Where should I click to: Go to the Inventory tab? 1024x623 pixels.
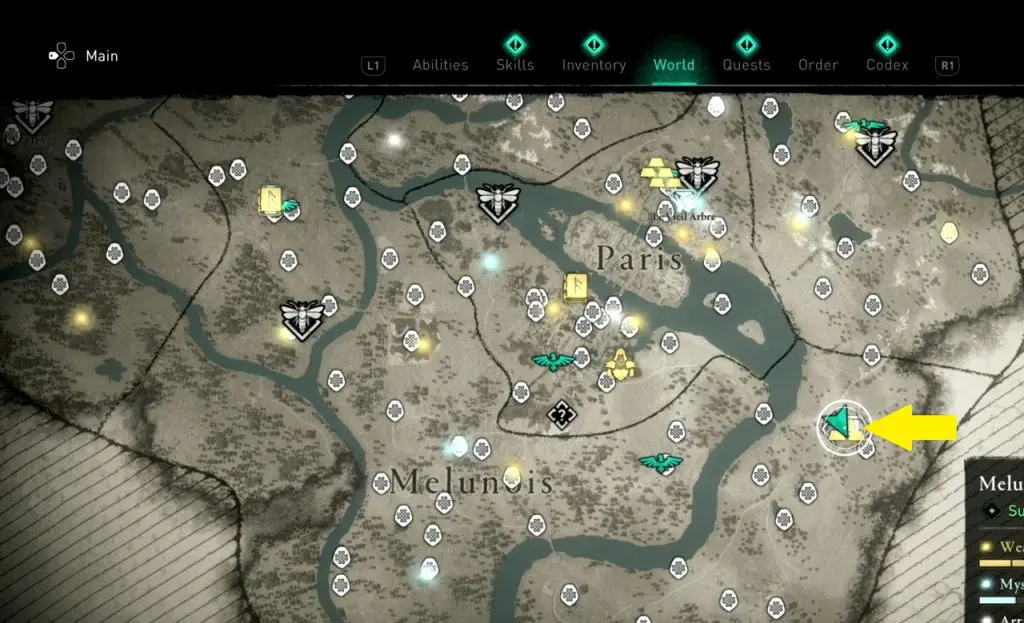[x=593, y=65]
